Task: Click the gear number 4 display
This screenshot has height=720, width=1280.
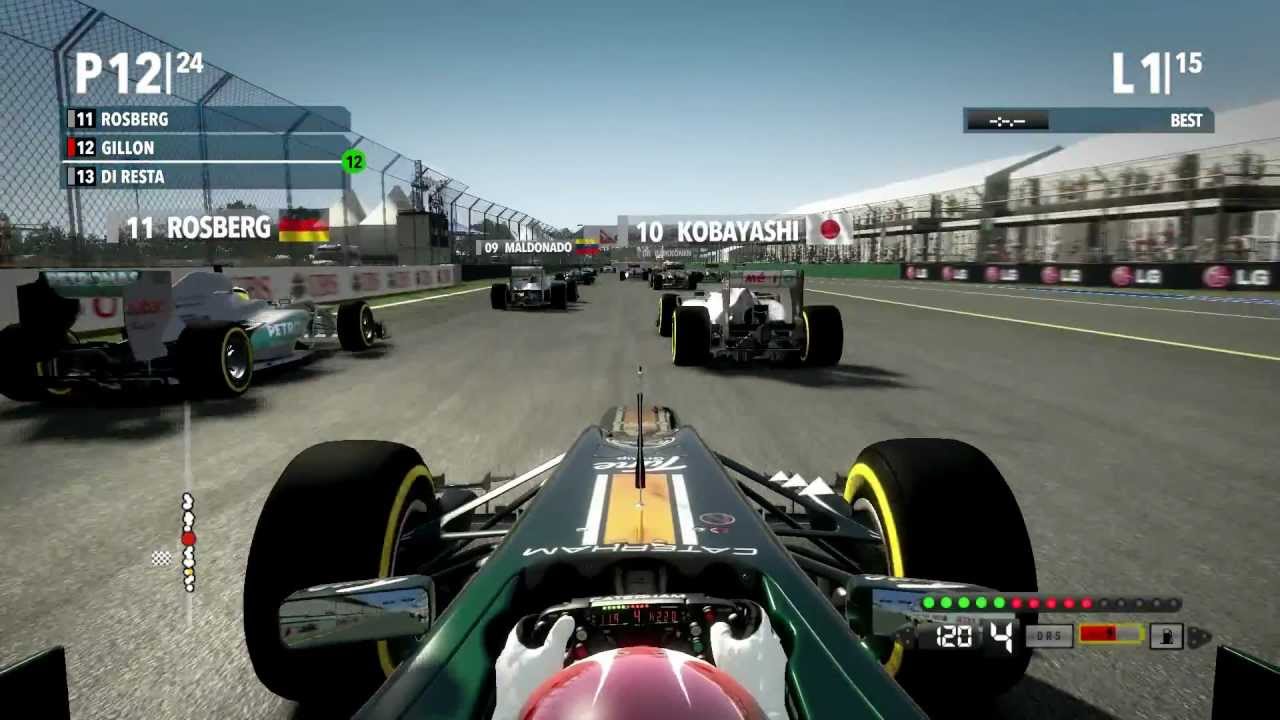Action: [x=999, y=634]
